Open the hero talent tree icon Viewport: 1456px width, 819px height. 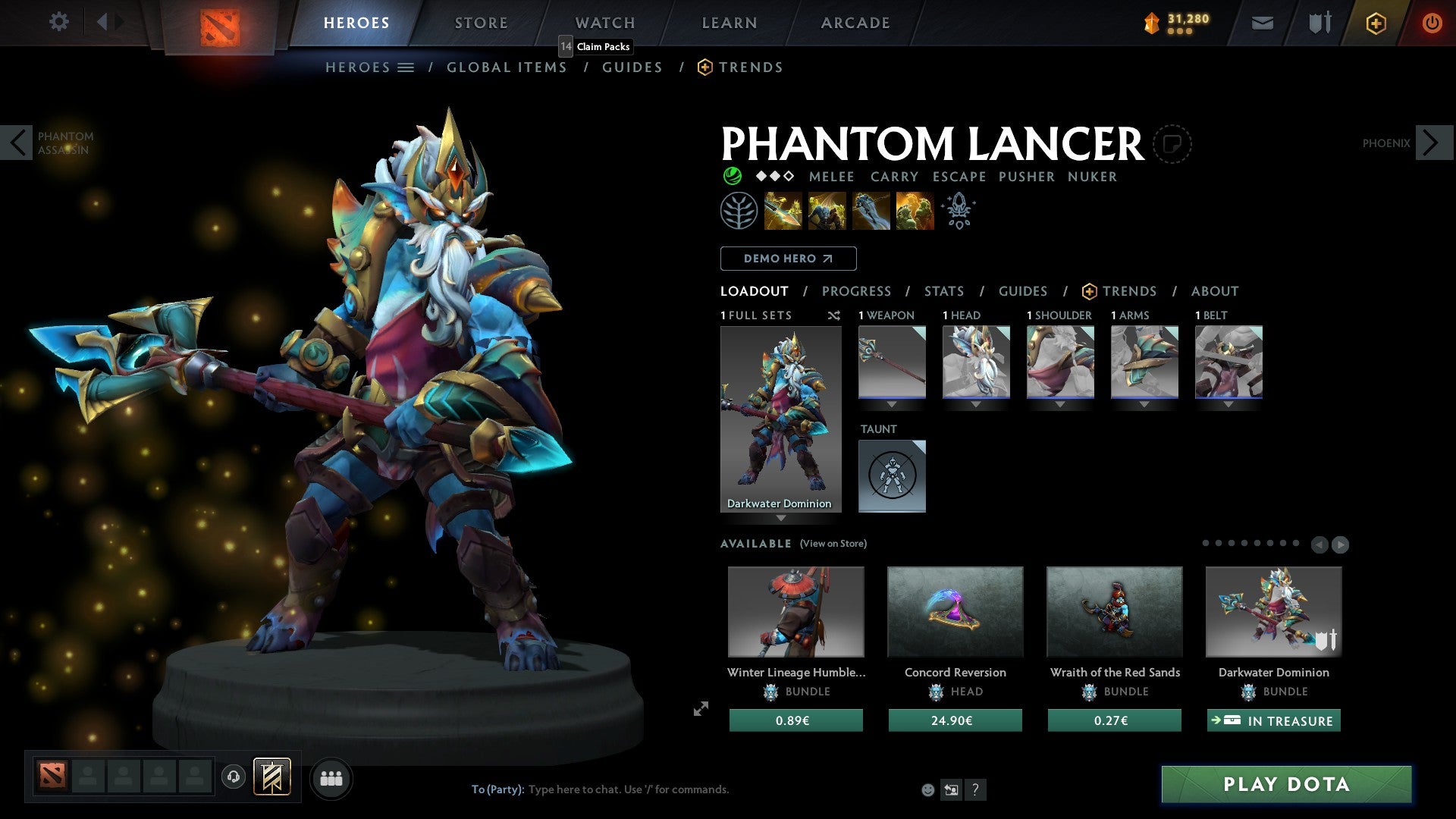739,210
